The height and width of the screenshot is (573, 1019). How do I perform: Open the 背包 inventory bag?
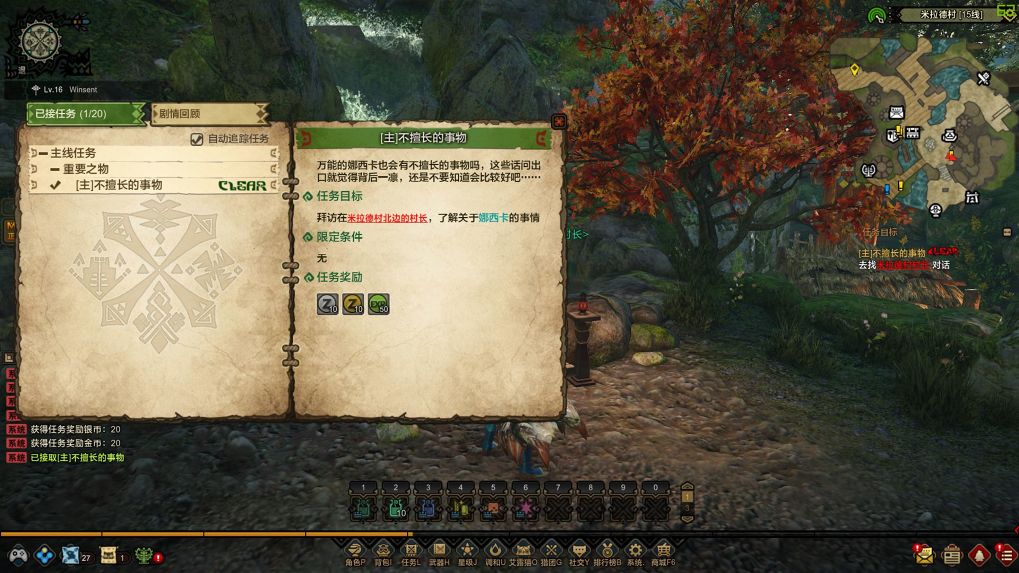tap(382, 549)
